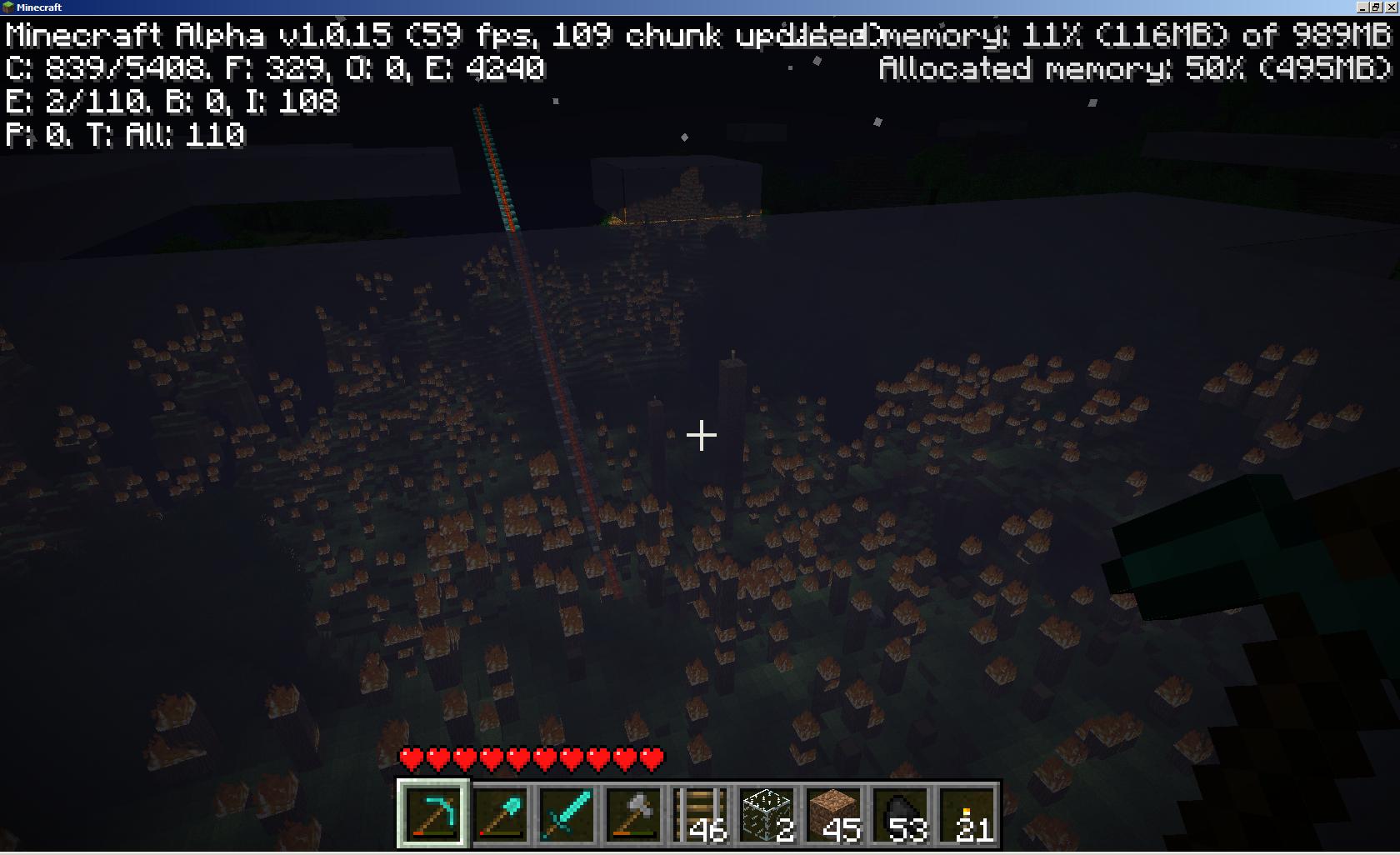Viewport: 1400px width, 855px height.
Task: Choose the coal stack of 53
Action: 900,813
